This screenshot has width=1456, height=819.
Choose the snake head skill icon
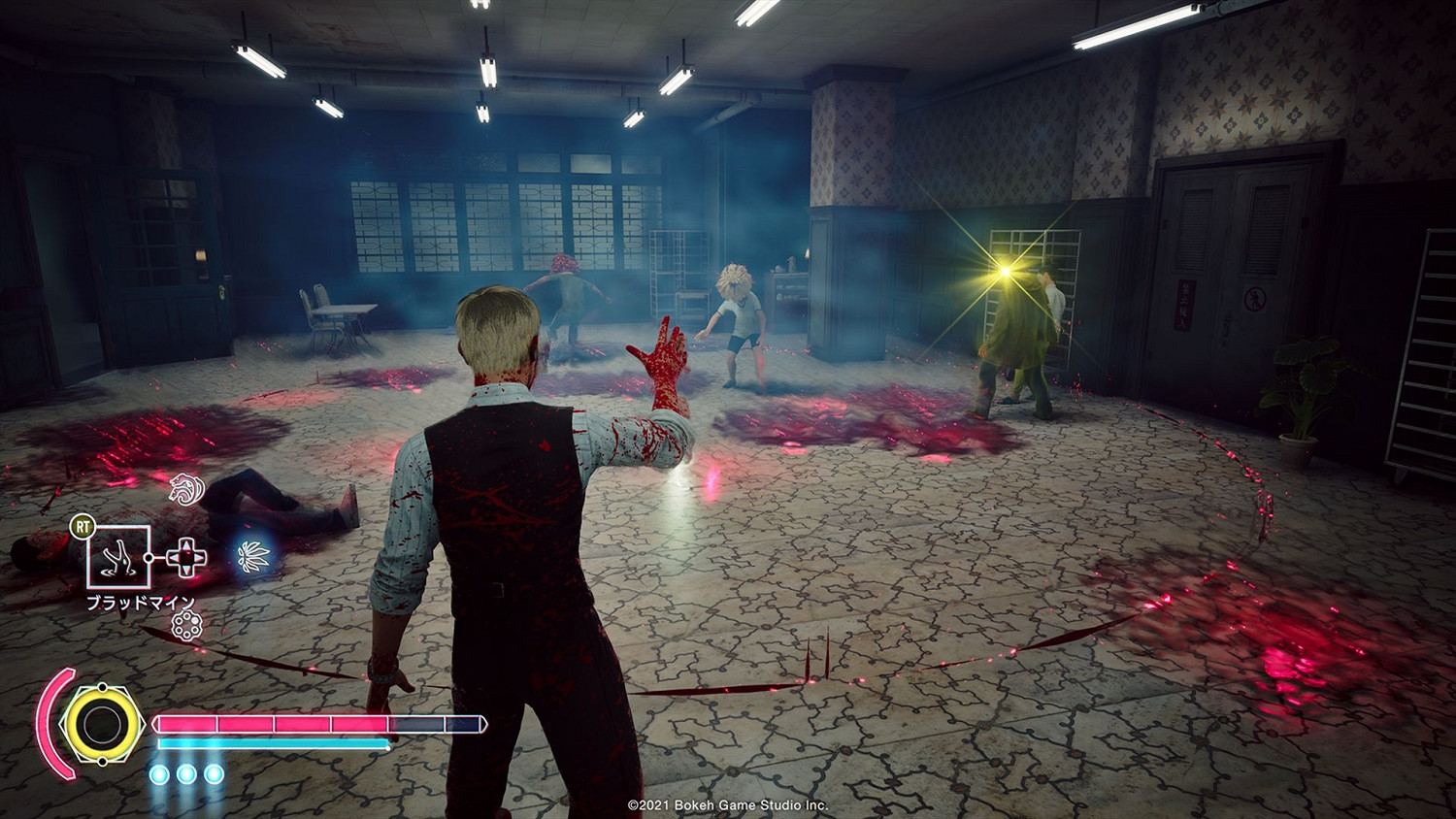(184, 489)
